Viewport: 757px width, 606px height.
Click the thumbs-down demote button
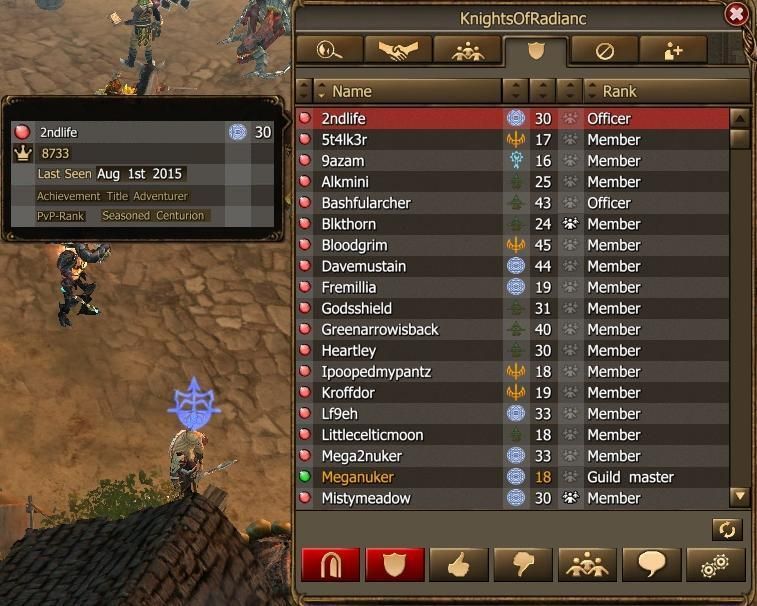coord(523,565)
